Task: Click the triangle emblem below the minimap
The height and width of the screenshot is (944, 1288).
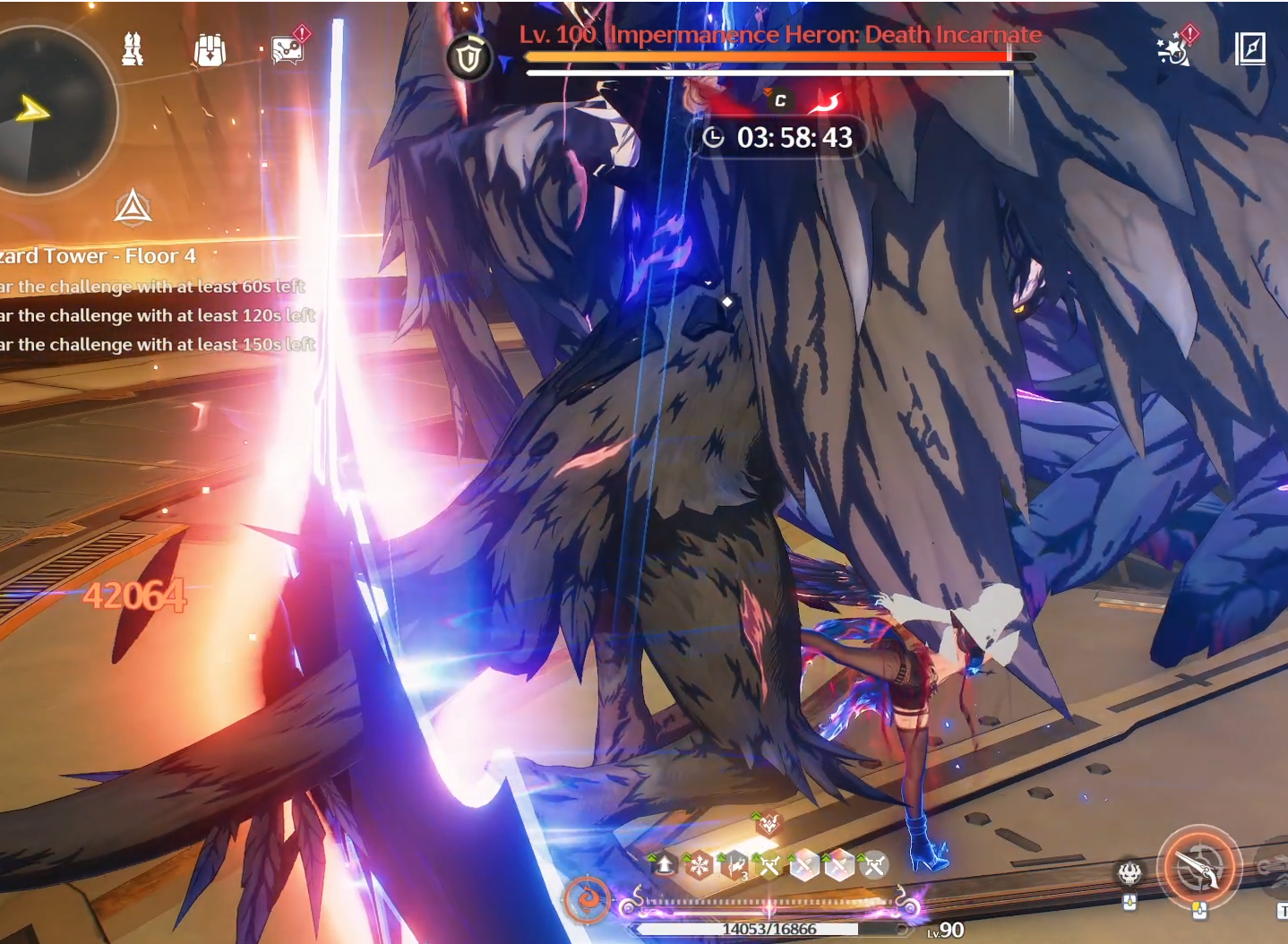Action: point(133,208)
